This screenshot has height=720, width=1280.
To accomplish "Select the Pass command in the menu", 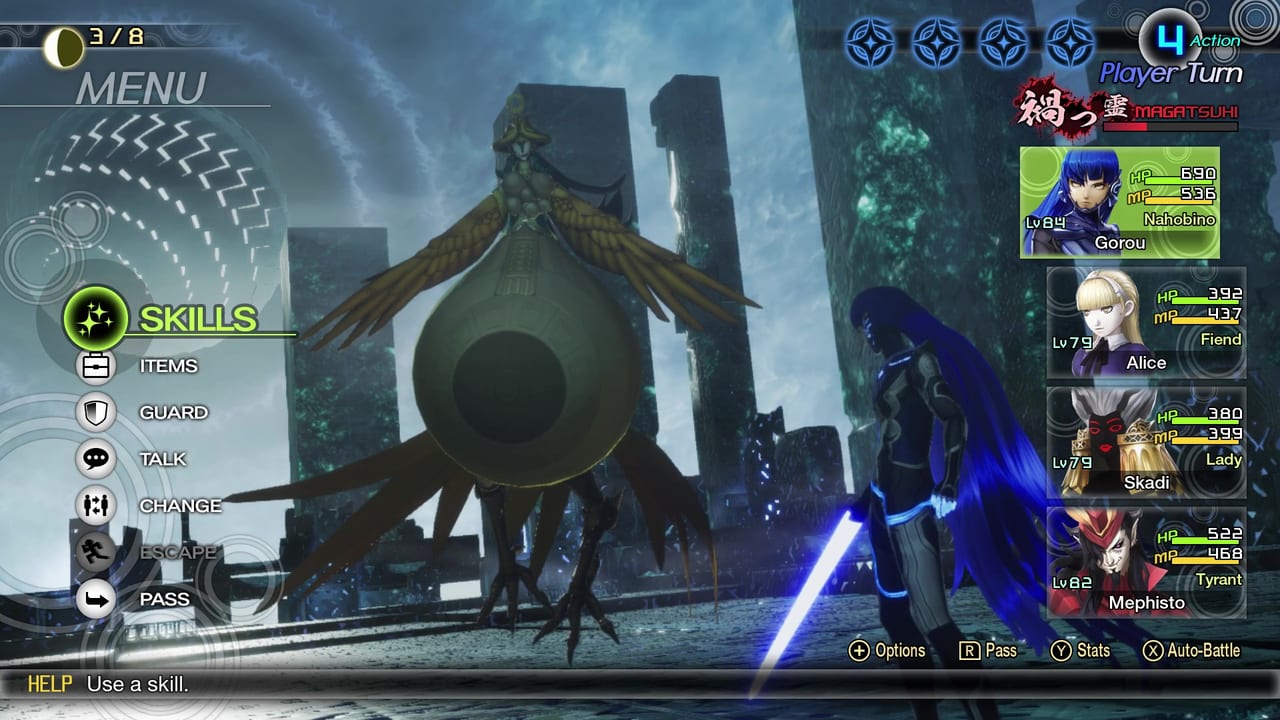I will point(164,598).
